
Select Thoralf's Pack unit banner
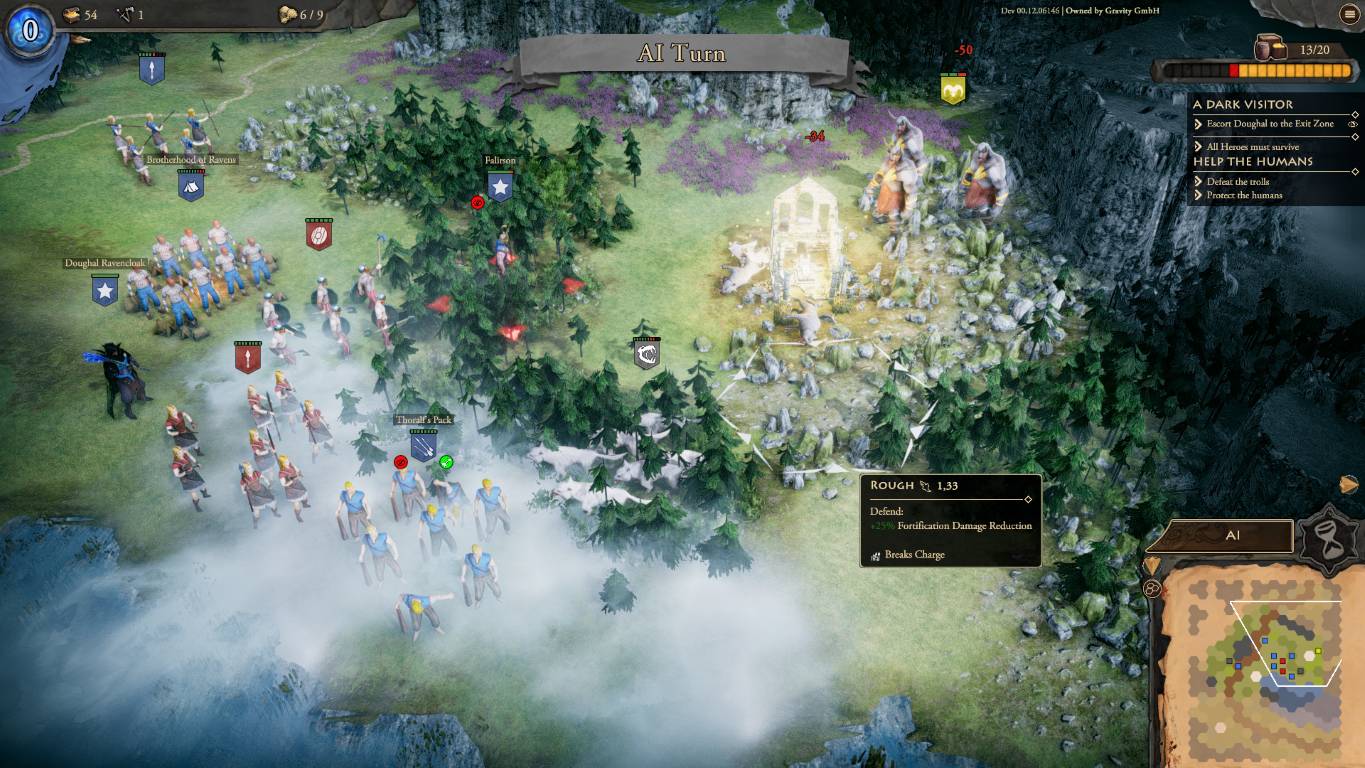[x=423, y=445]
